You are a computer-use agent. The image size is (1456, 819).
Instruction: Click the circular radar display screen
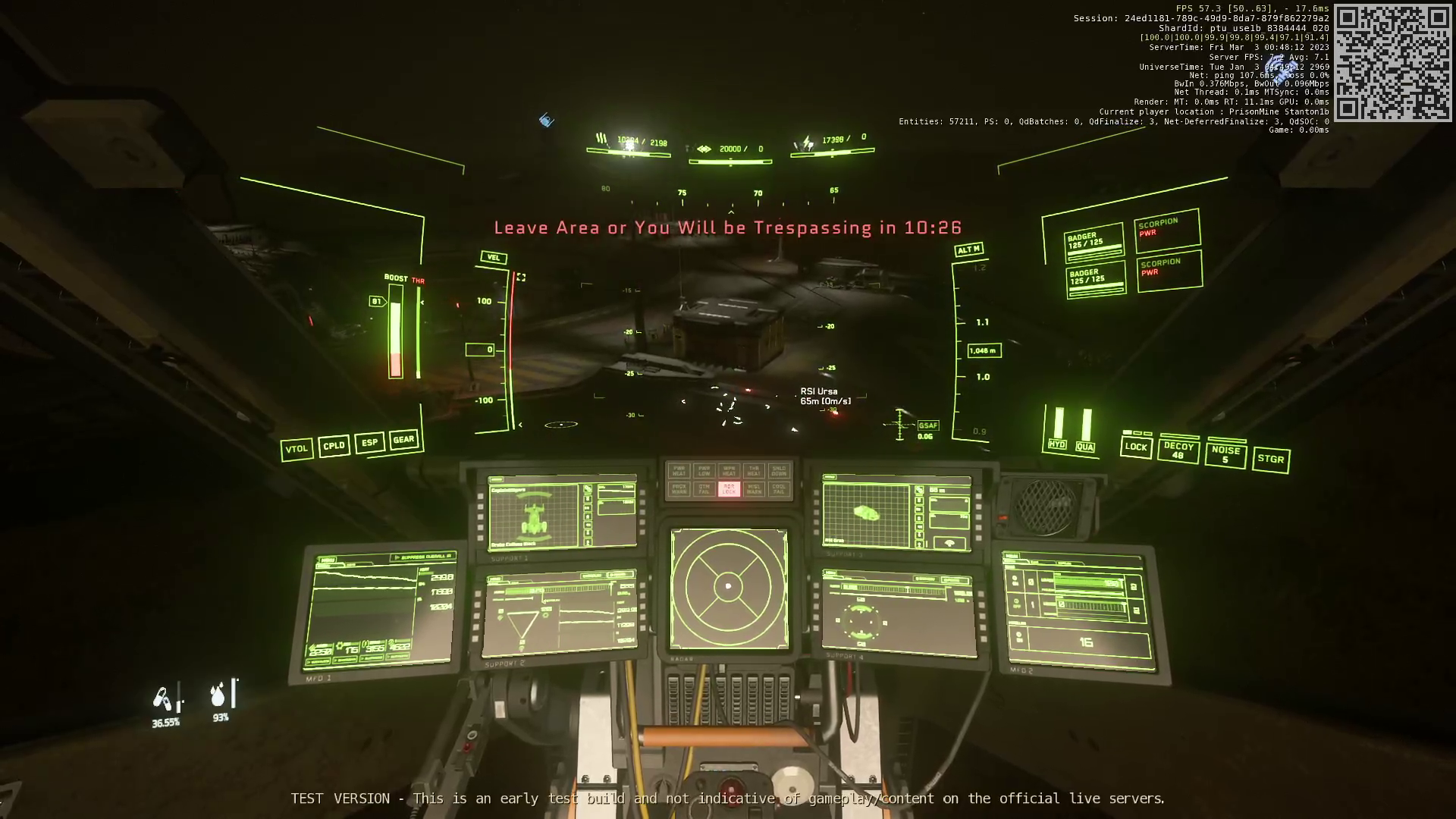tap(729, 586)
